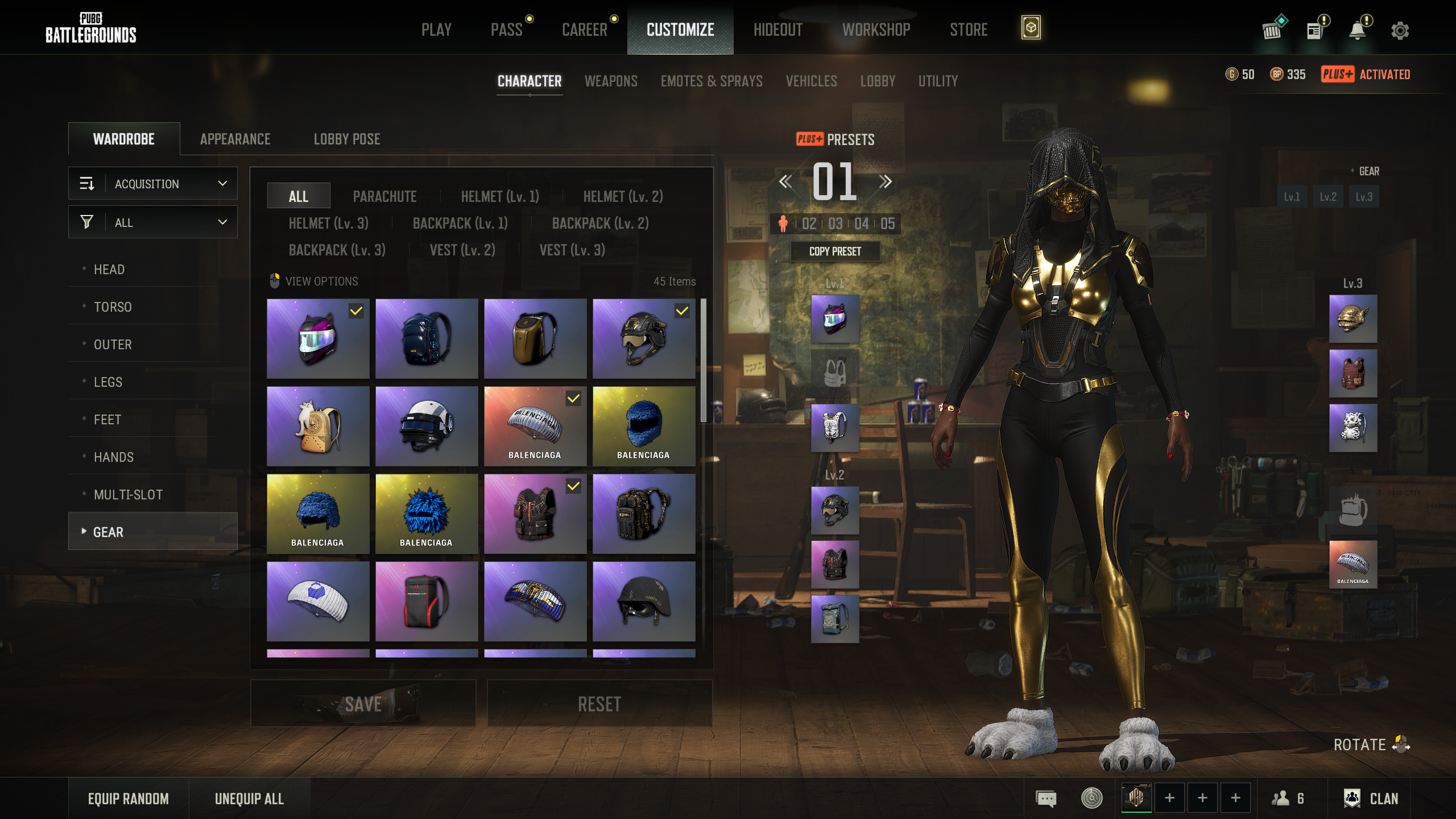Screen dimensions: 1456x819
Task: Click the Copy Preset button
Action: [835, 251]
